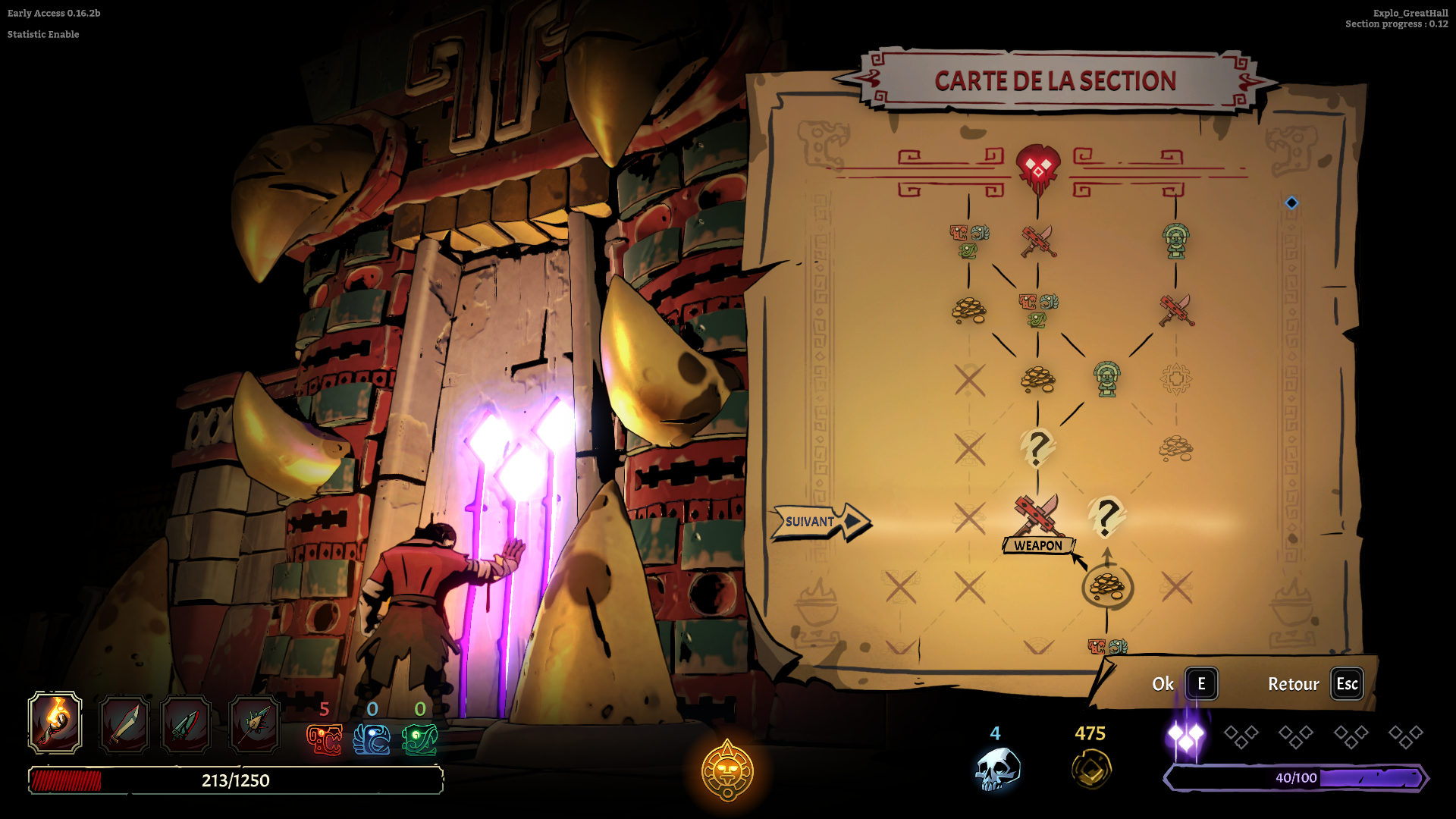Click the blue glyph attribute icon
Screen dimensions: 1456x819
click(372, 739)
